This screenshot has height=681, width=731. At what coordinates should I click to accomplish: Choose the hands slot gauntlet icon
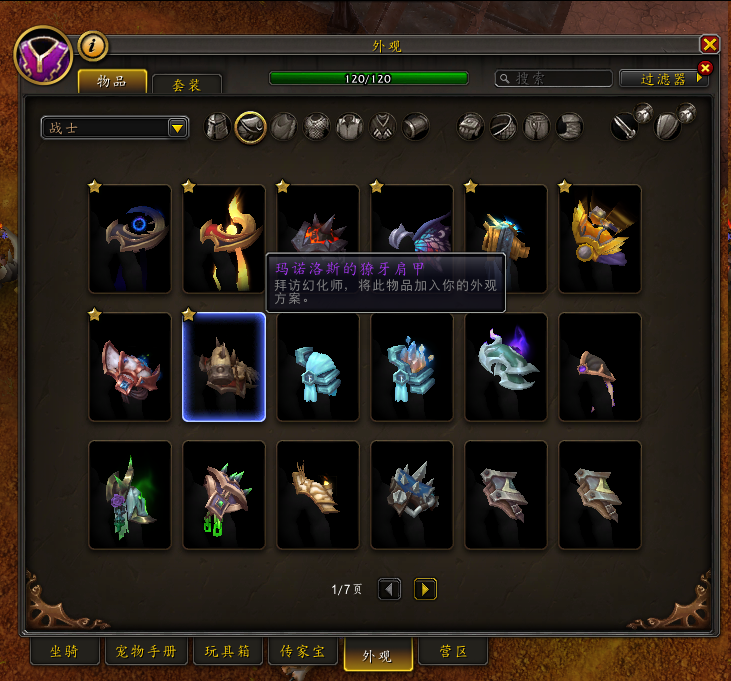[x=472, y=127]
